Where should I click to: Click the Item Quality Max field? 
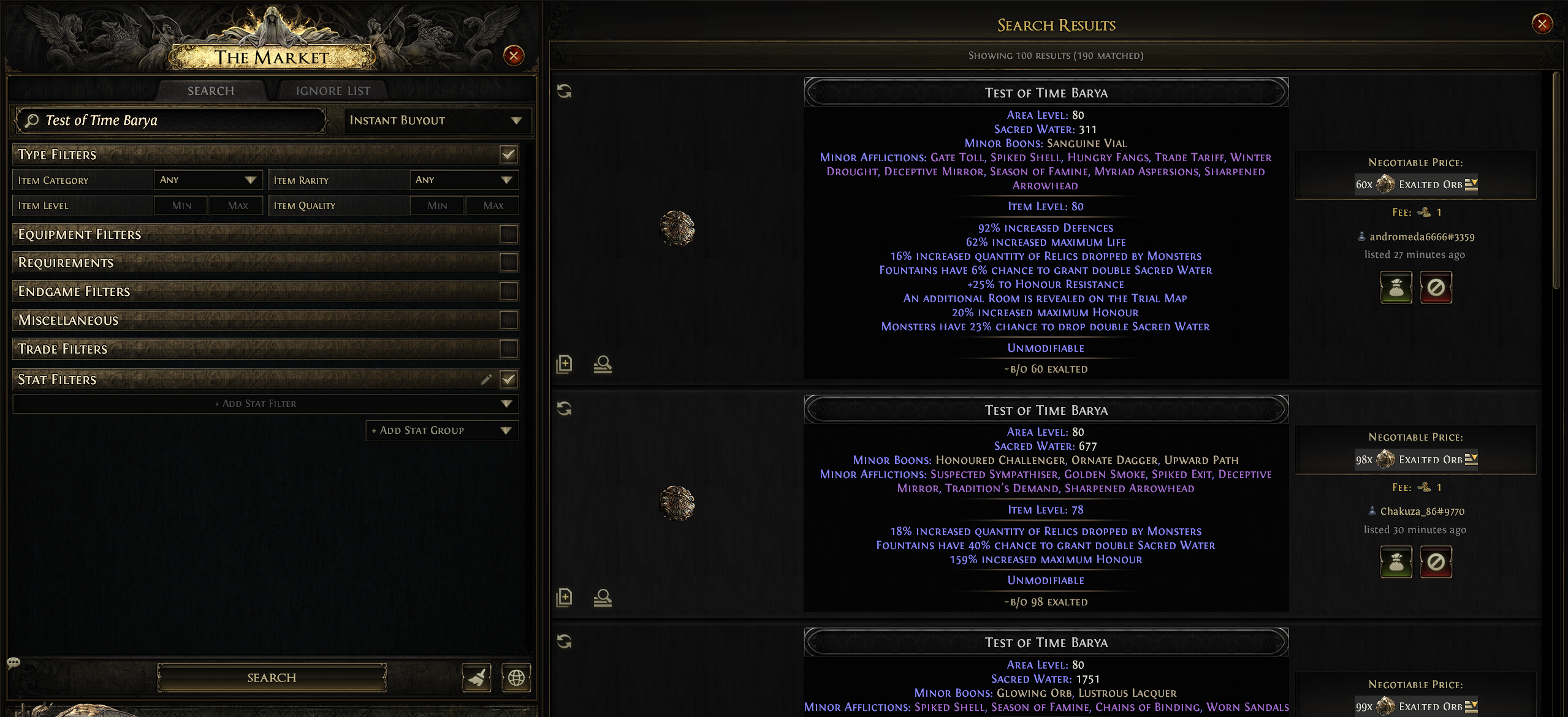[492, 205]
